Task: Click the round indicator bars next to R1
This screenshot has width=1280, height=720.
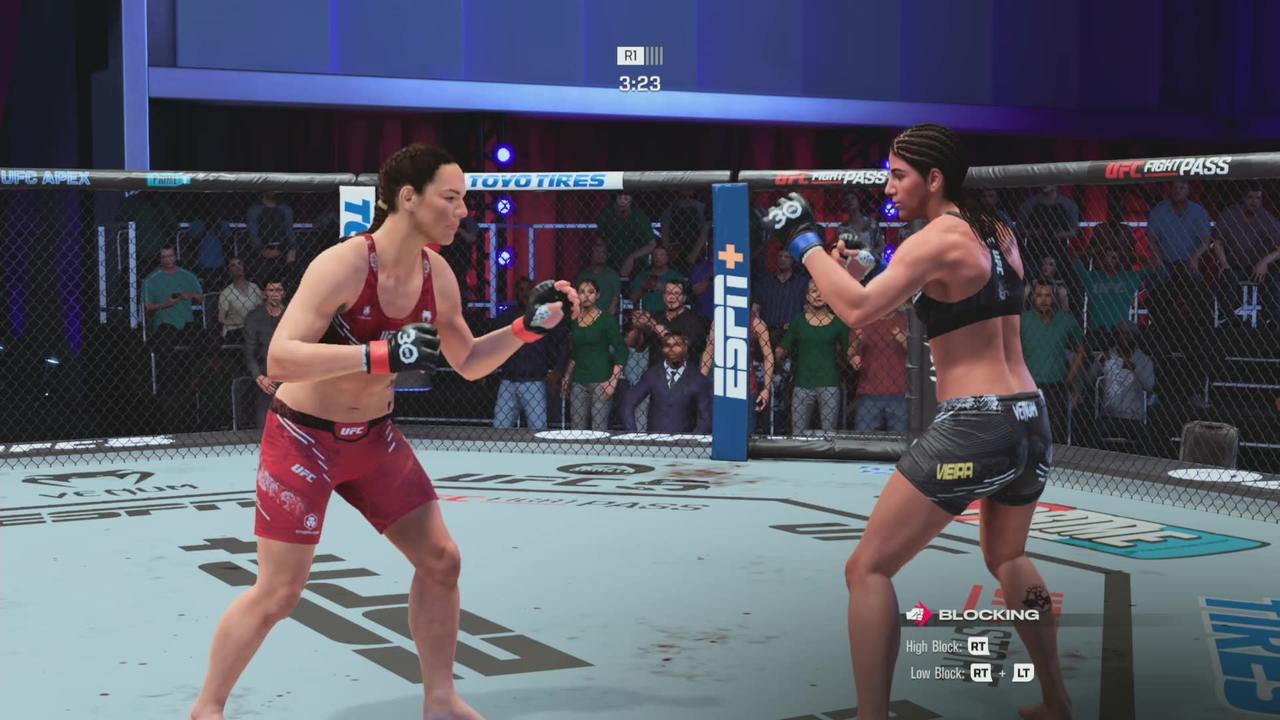Action: [x=656, y=56]
